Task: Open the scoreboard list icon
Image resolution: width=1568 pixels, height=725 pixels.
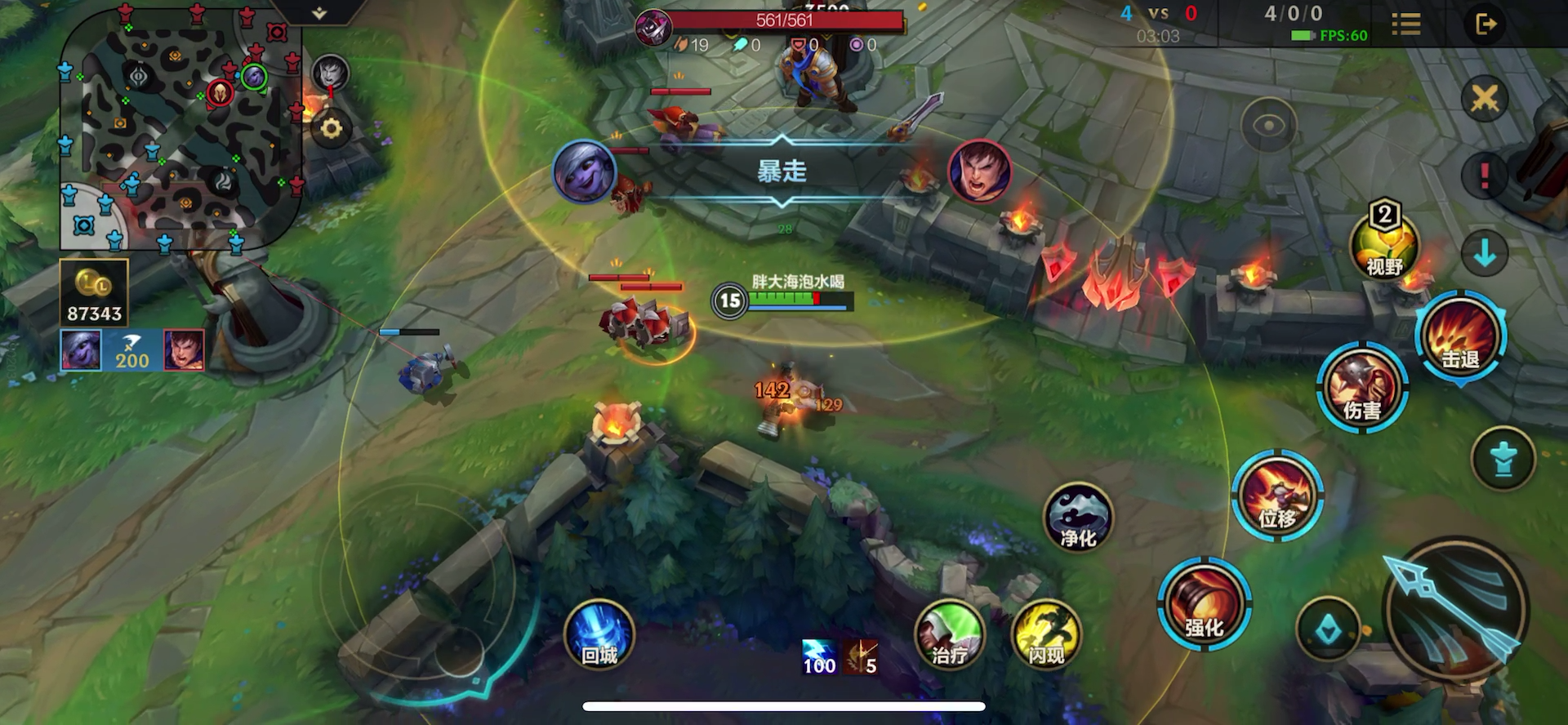Action: pos(1405,24)
